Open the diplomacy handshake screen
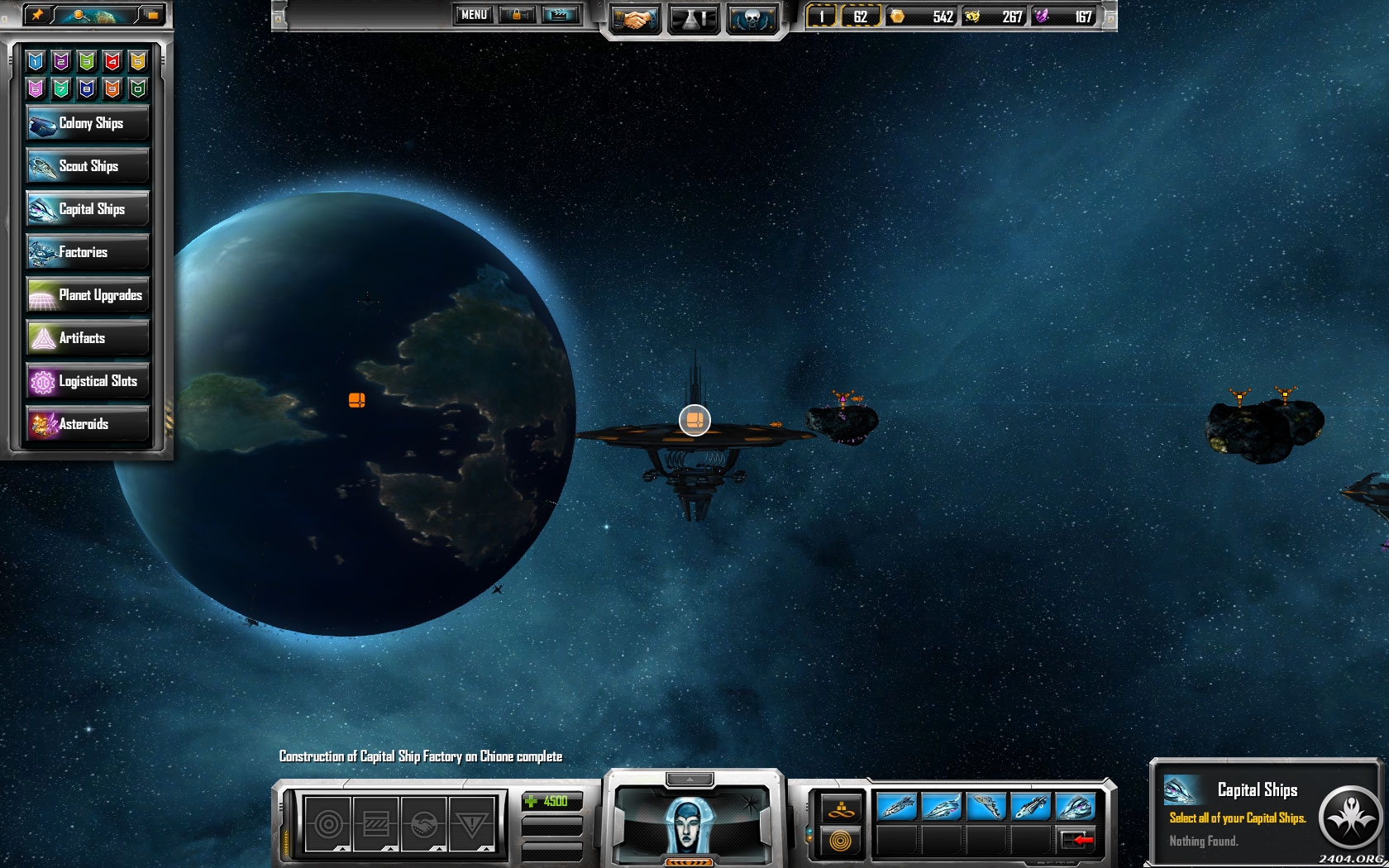This screenshot has height=868, width=1389. [x=634, y=18]
